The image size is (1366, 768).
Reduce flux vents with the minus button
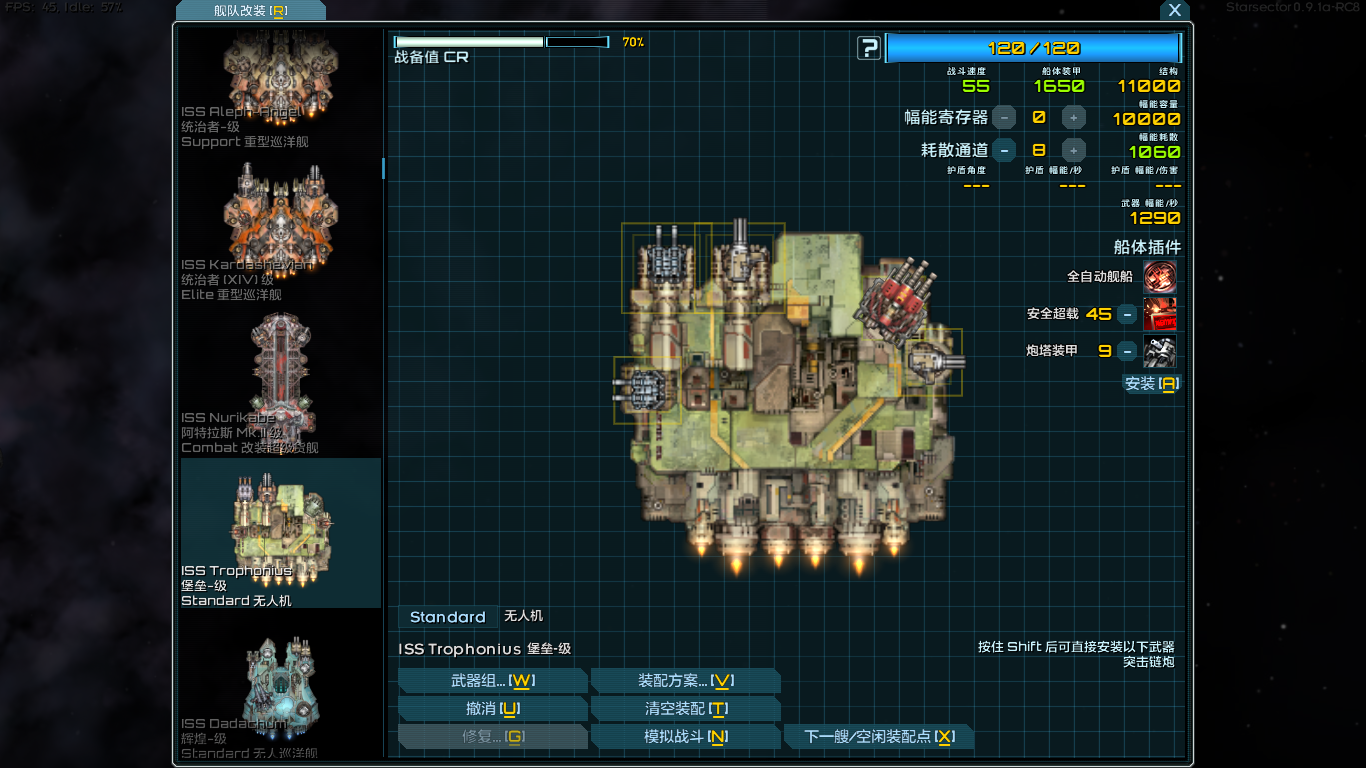(1004, 150)
